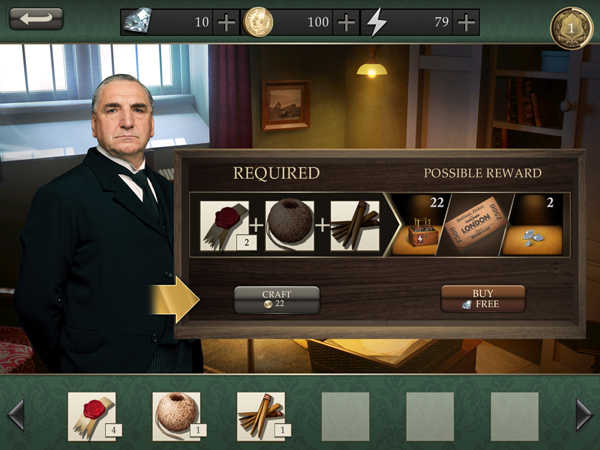Add more energy with the plus button
Screen dimensions: 600x450
[465, 22]
